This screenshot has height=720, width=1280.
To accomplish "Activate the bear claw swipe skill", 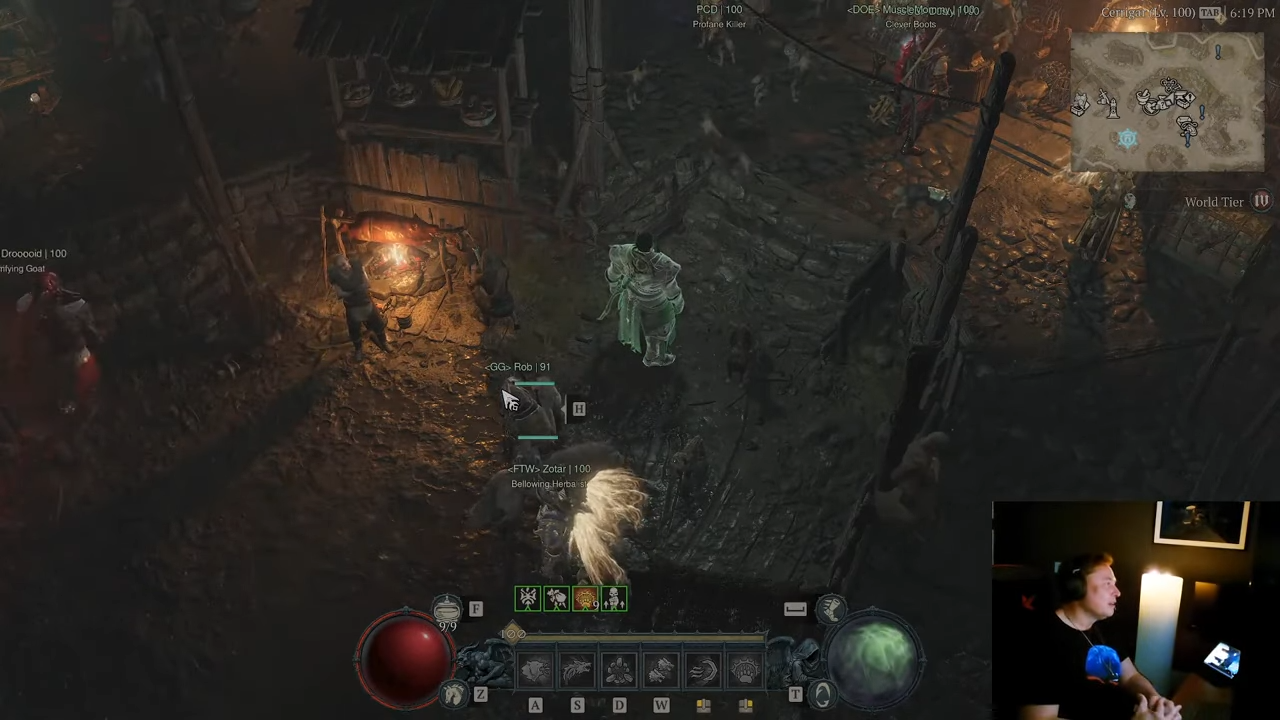I will [535, 670].
